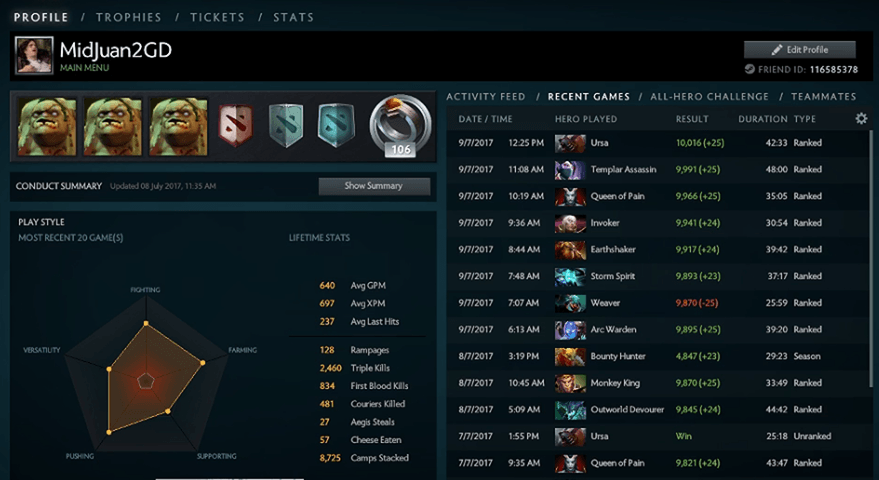View the Teammates tab
This screenshot has height=480, width=879.
pos(823,97)
